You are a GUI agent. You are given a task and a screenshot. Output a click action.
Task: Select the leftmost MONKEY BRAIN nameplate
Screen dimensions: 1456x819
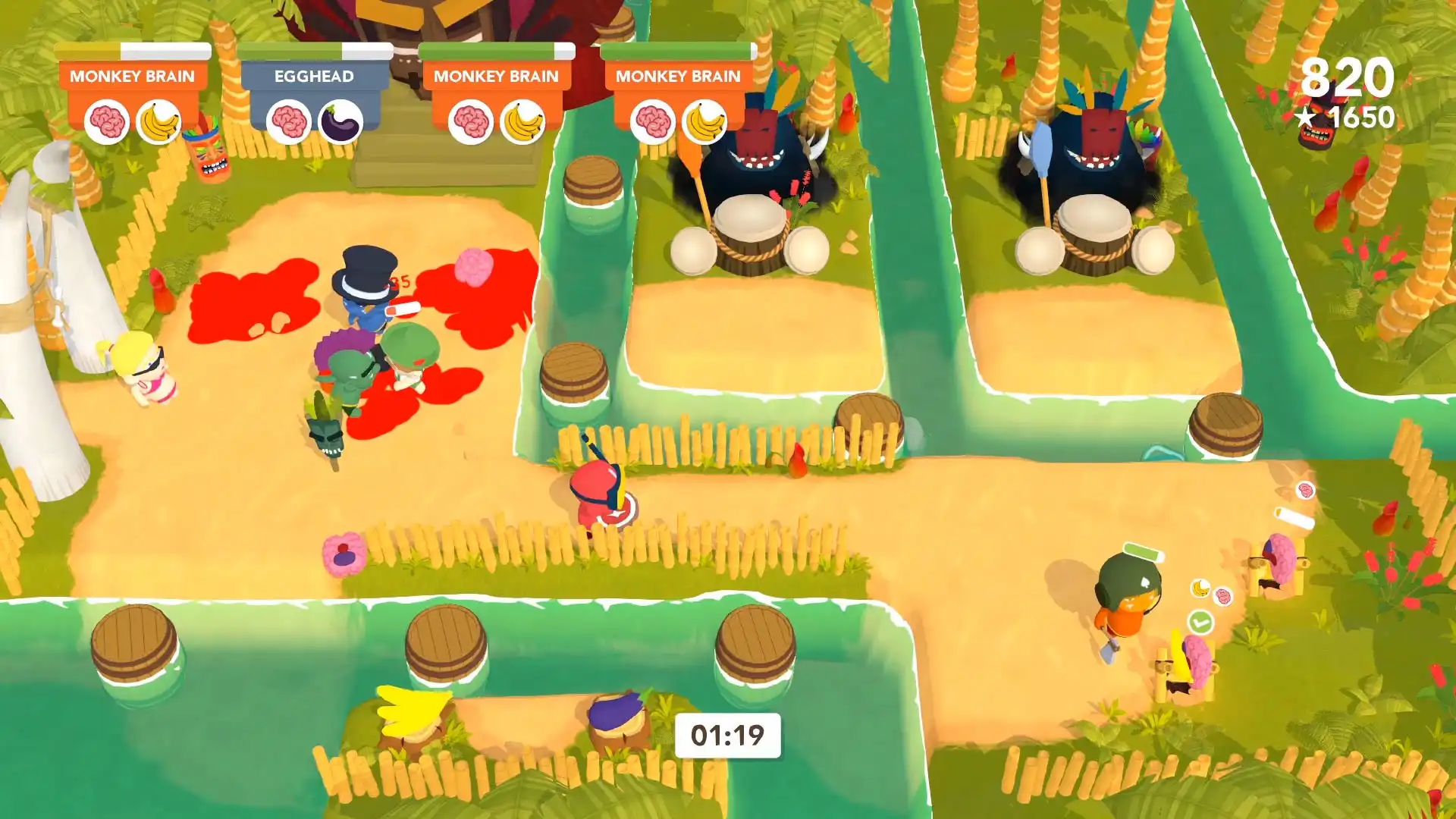(133, 76)
